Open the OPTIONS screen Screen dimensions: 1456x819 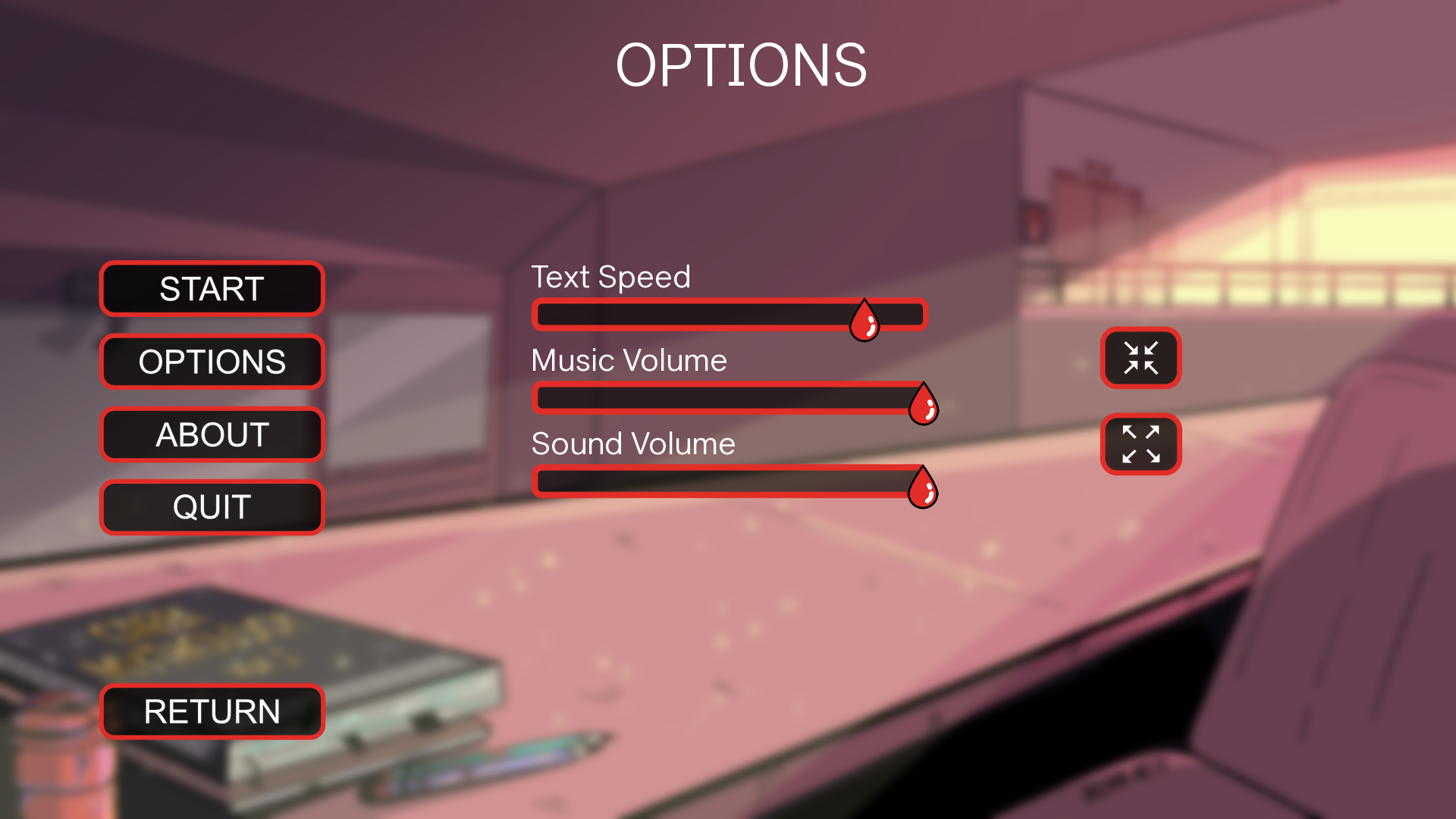[x=212, y=362]
